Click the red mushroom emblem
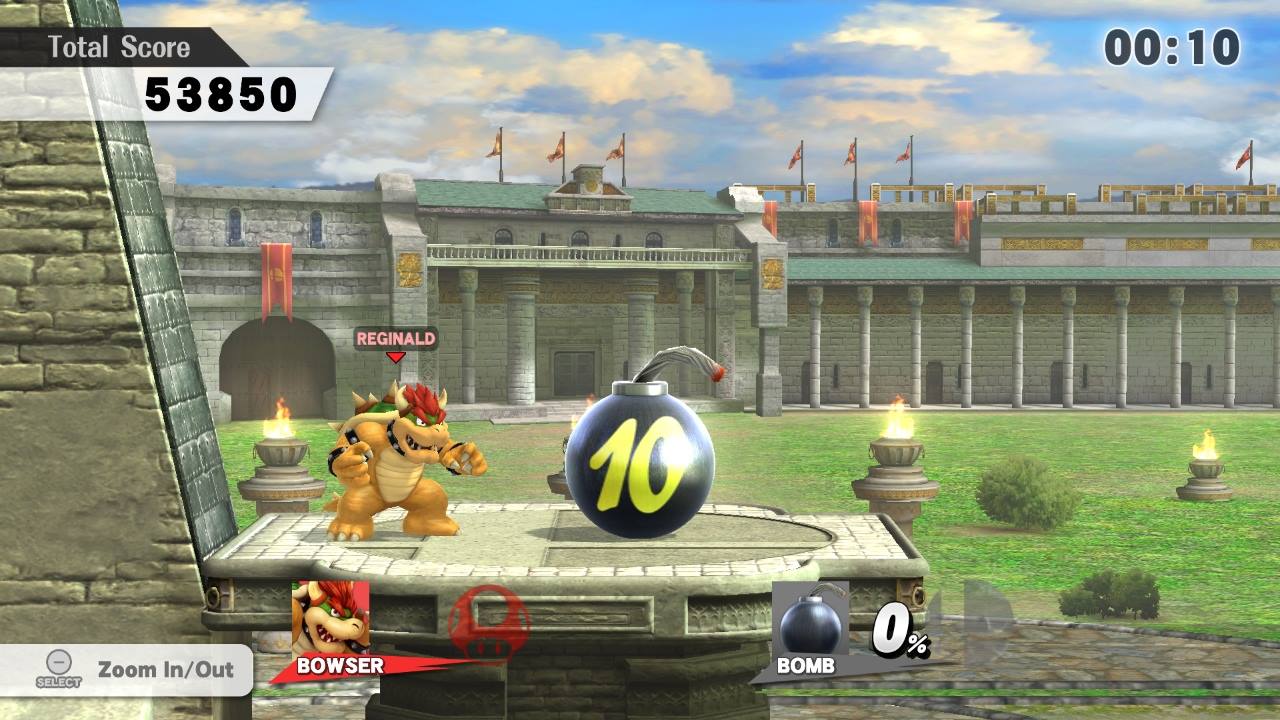 coord(489,624)
